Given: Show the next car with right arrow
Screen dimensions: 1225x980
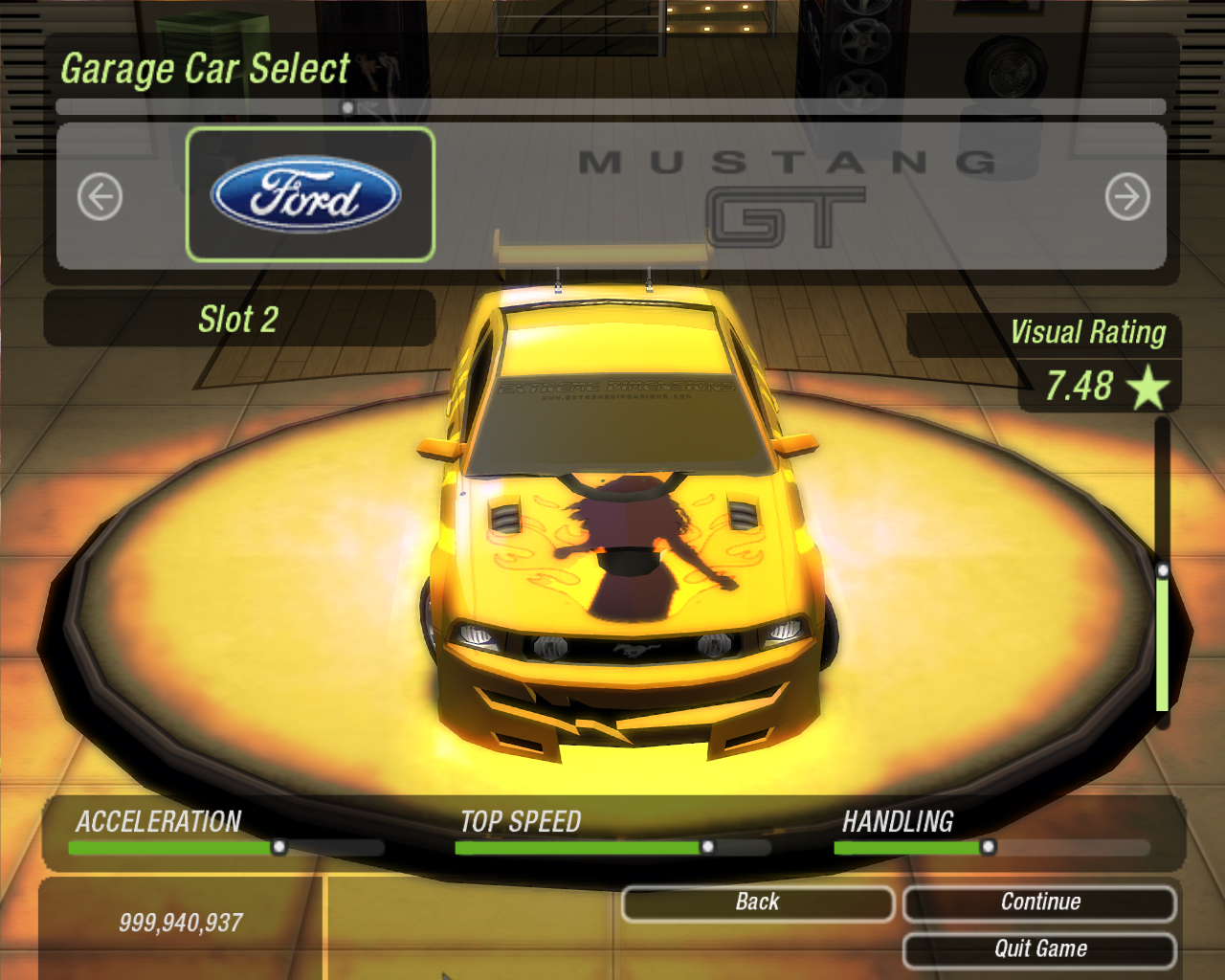Looking at the screenshot, I should (1127, 197).
